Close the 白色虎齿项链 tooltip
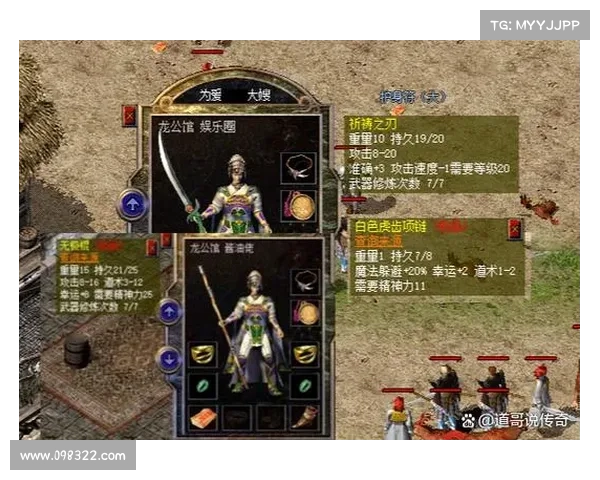The image size is (600, 480). (514, 229)
